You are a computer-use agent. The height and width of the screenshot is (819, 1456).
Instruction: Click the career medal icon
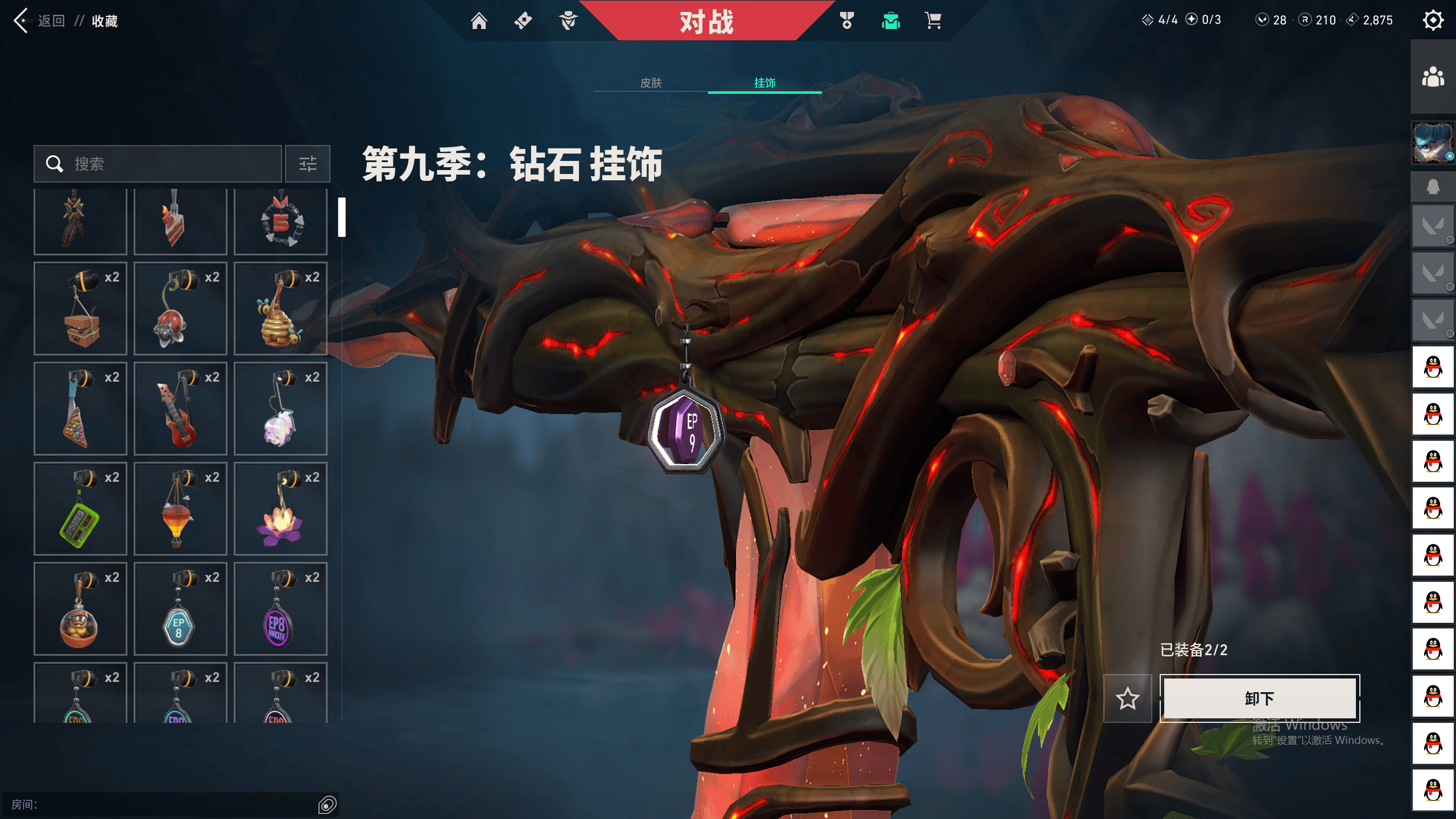[x=846, y=20]
